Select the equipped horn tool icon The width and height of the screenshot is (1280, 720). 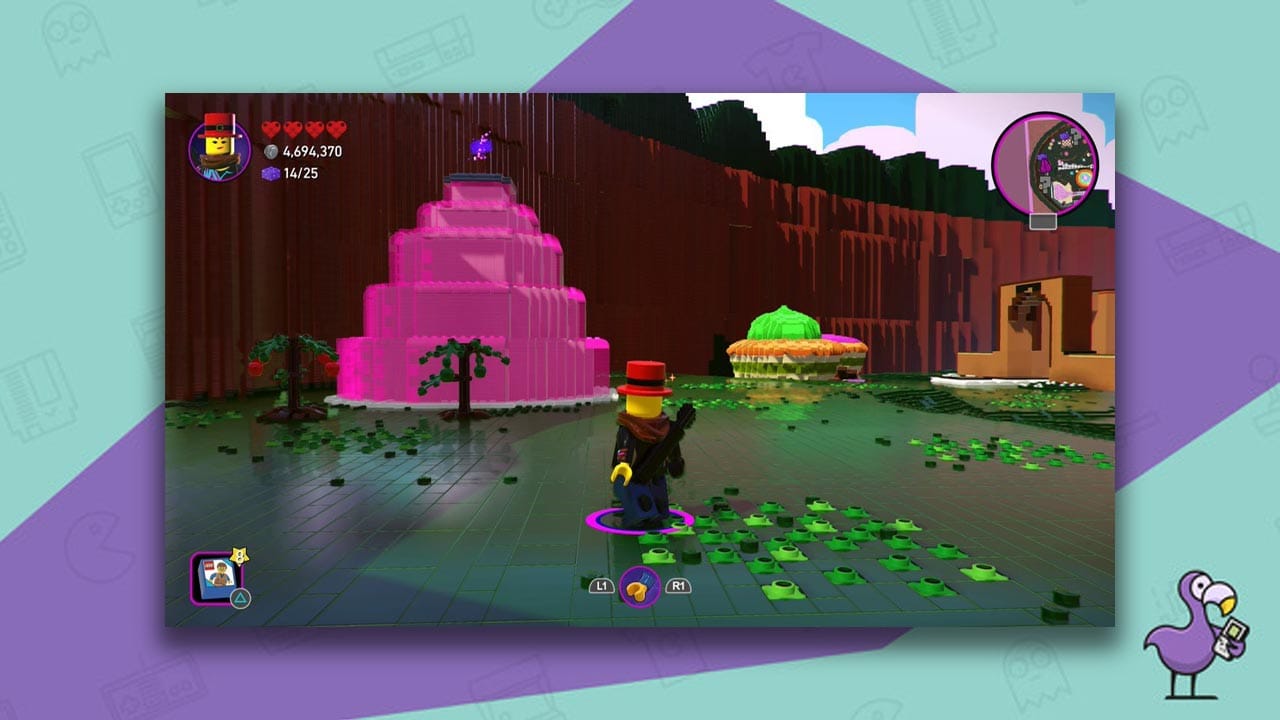640,588
